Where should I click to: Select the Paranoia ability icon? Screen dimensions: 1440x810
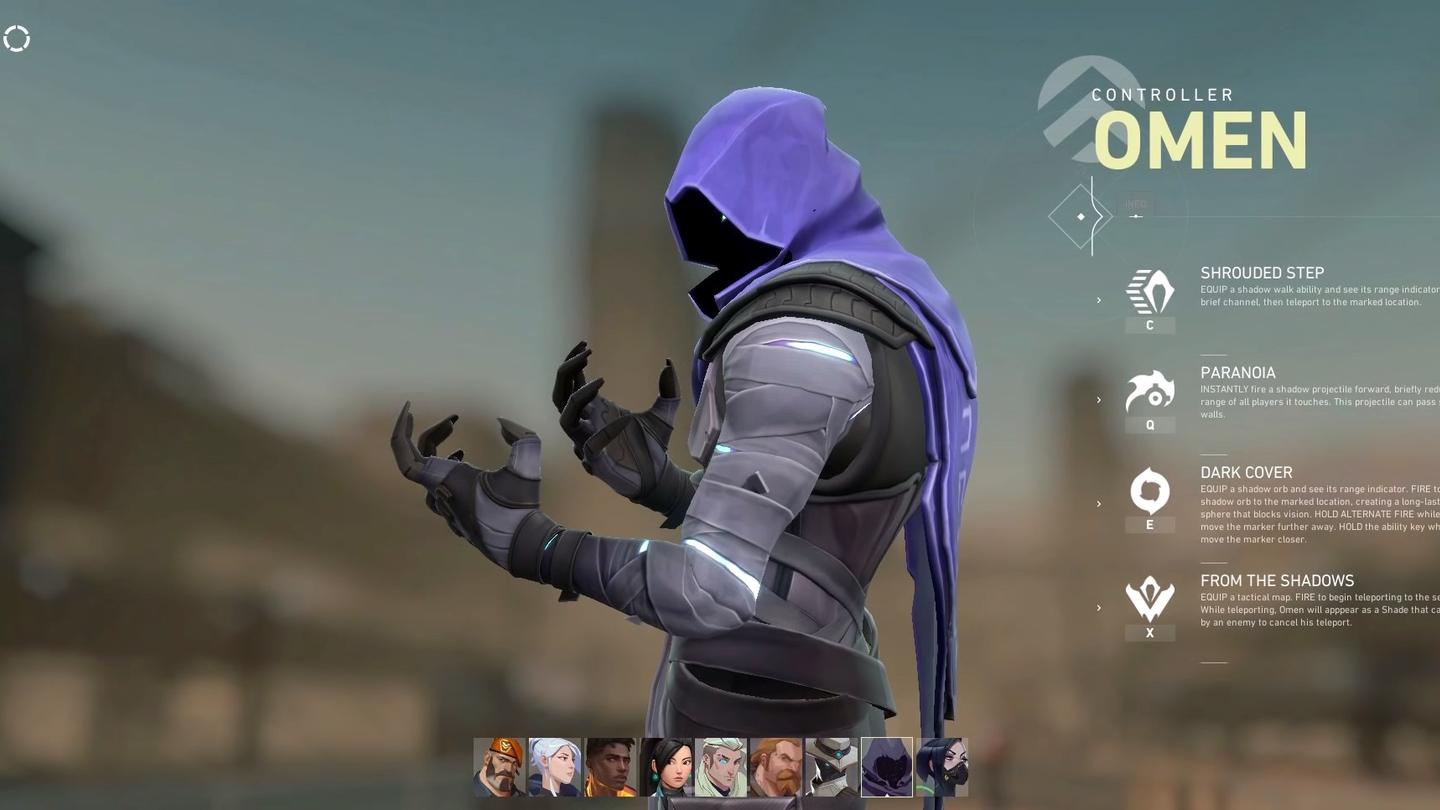(x=1149, y=390)
